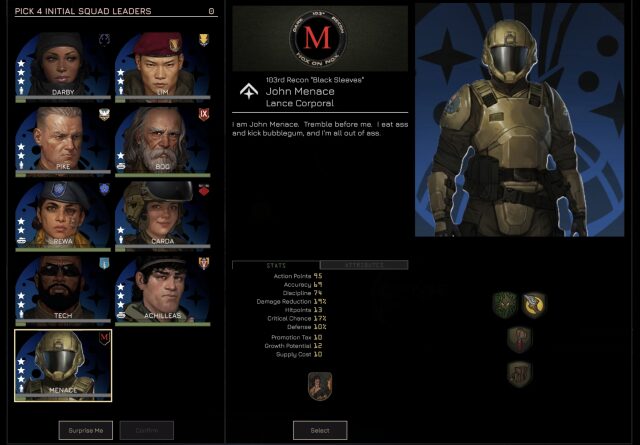Choose squad leader Achilleas
Viewport: 640px width, 445px height.
[x=162, y=290]
